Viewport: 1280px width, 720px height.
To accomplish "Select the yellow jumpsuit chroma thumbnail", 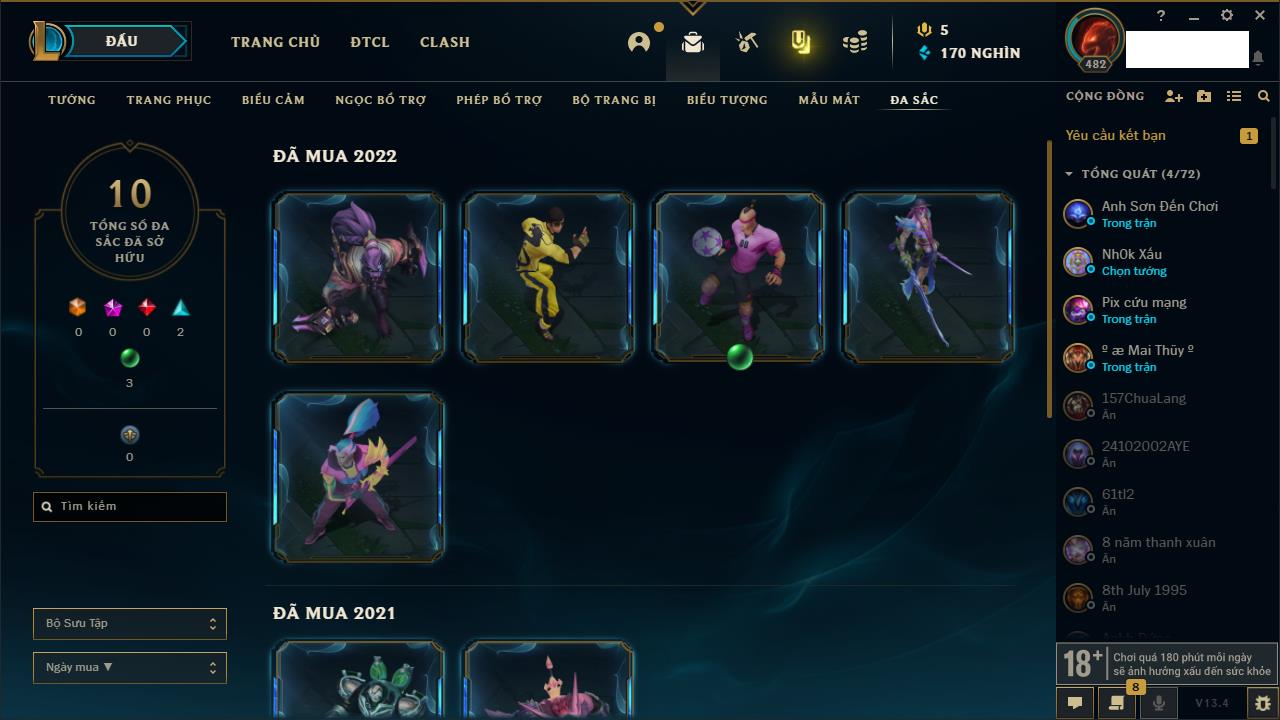I will pyautogui.click(x=549, y=277).
